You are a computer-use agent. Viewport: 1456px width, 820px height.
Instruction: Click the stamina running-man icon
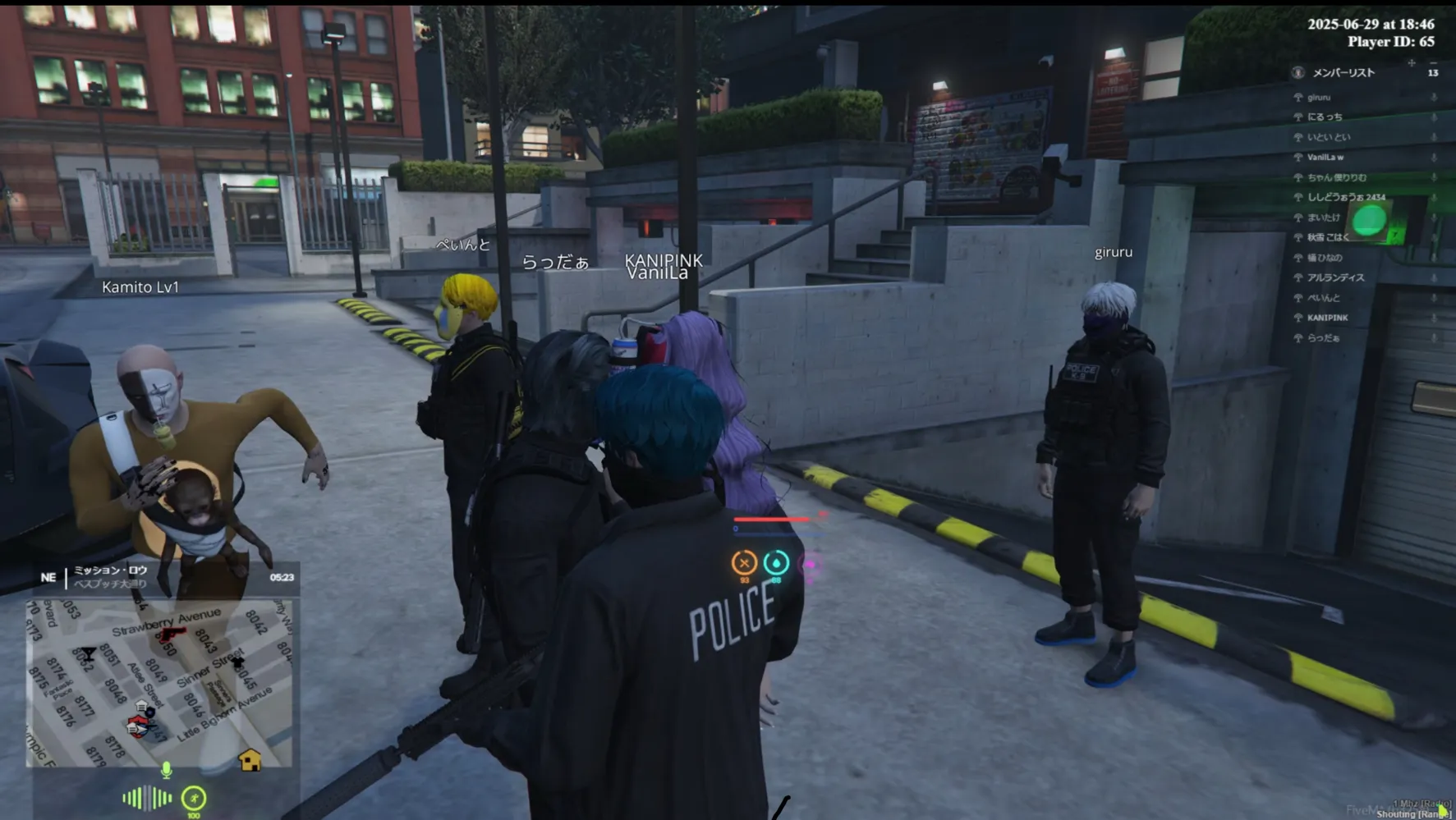click(x=194, y=798)
